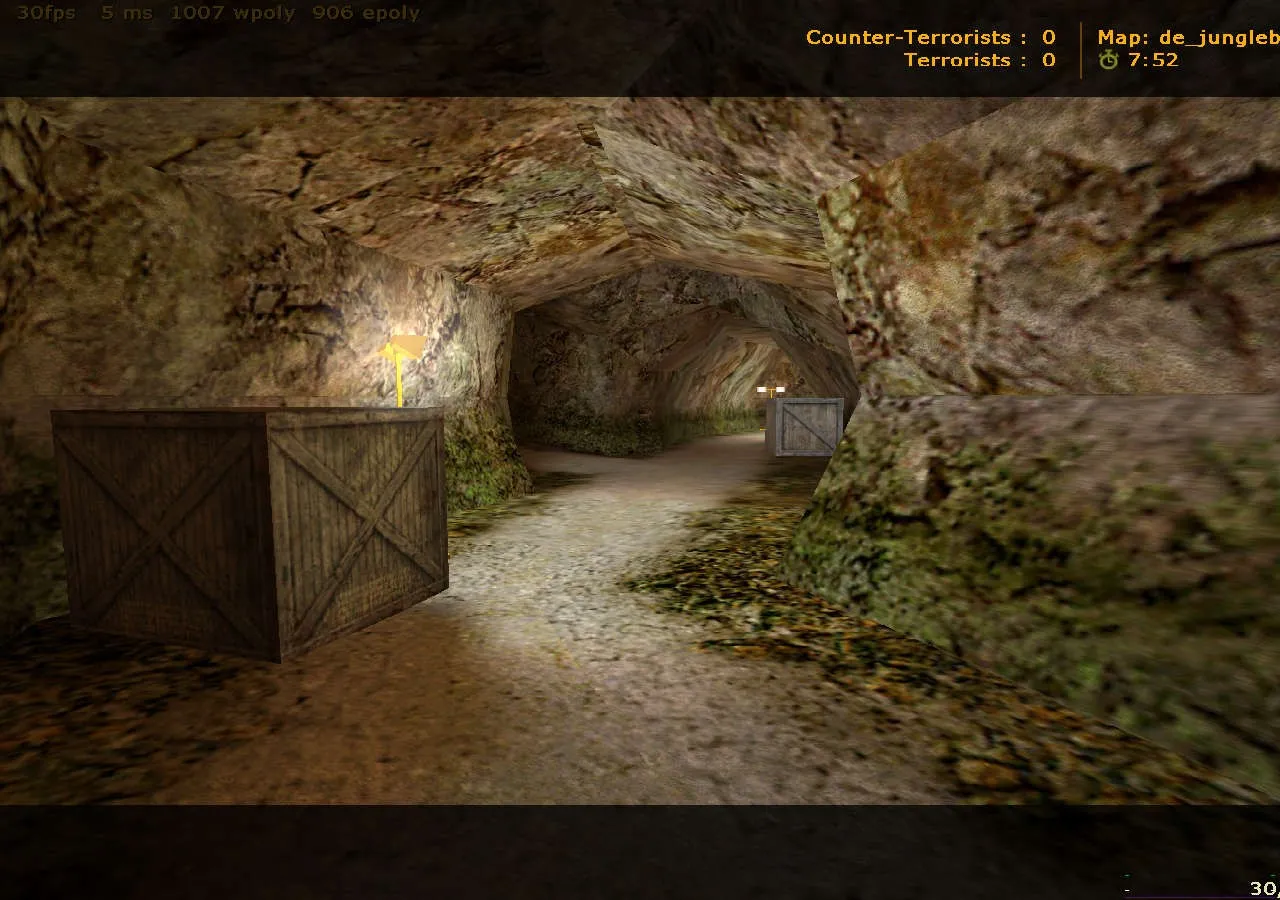Viewport: 1280px width, 900px height.
Task: Click the 30fps counter in the top left
Action: pyautogui.click(x=44, y=13)
